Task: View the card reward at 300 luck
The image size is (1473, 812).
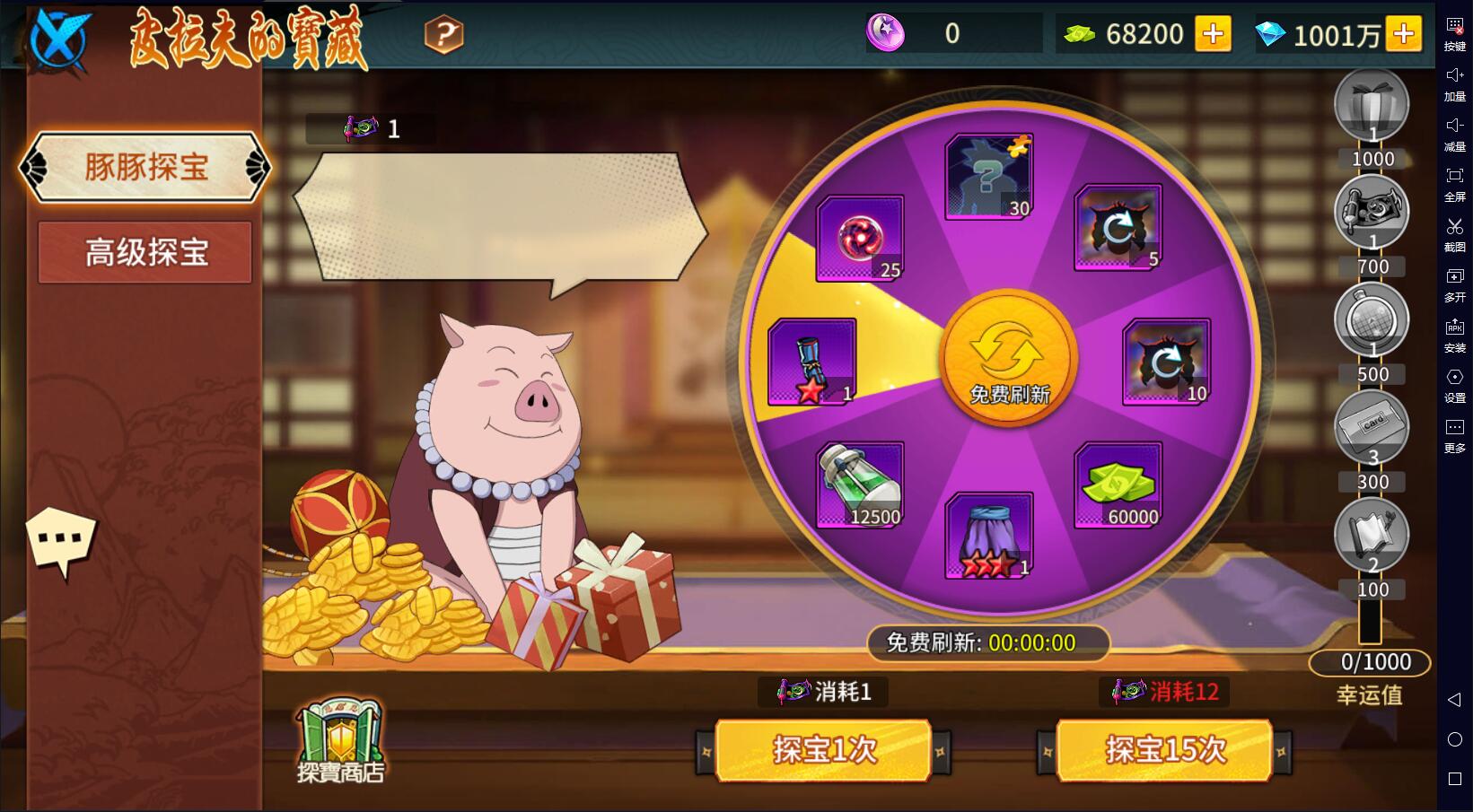Action: [x=1371, y=426]
